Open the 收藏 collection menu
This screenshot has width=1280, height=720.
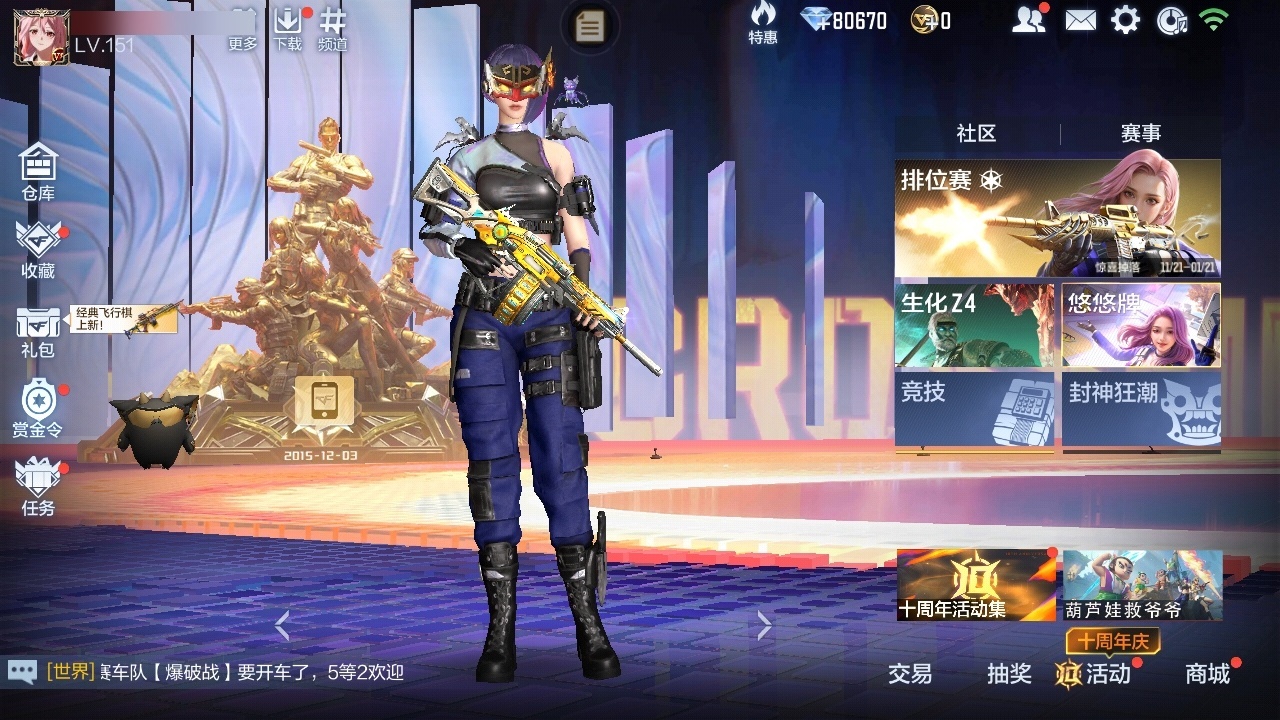click(x=38, y=248)
